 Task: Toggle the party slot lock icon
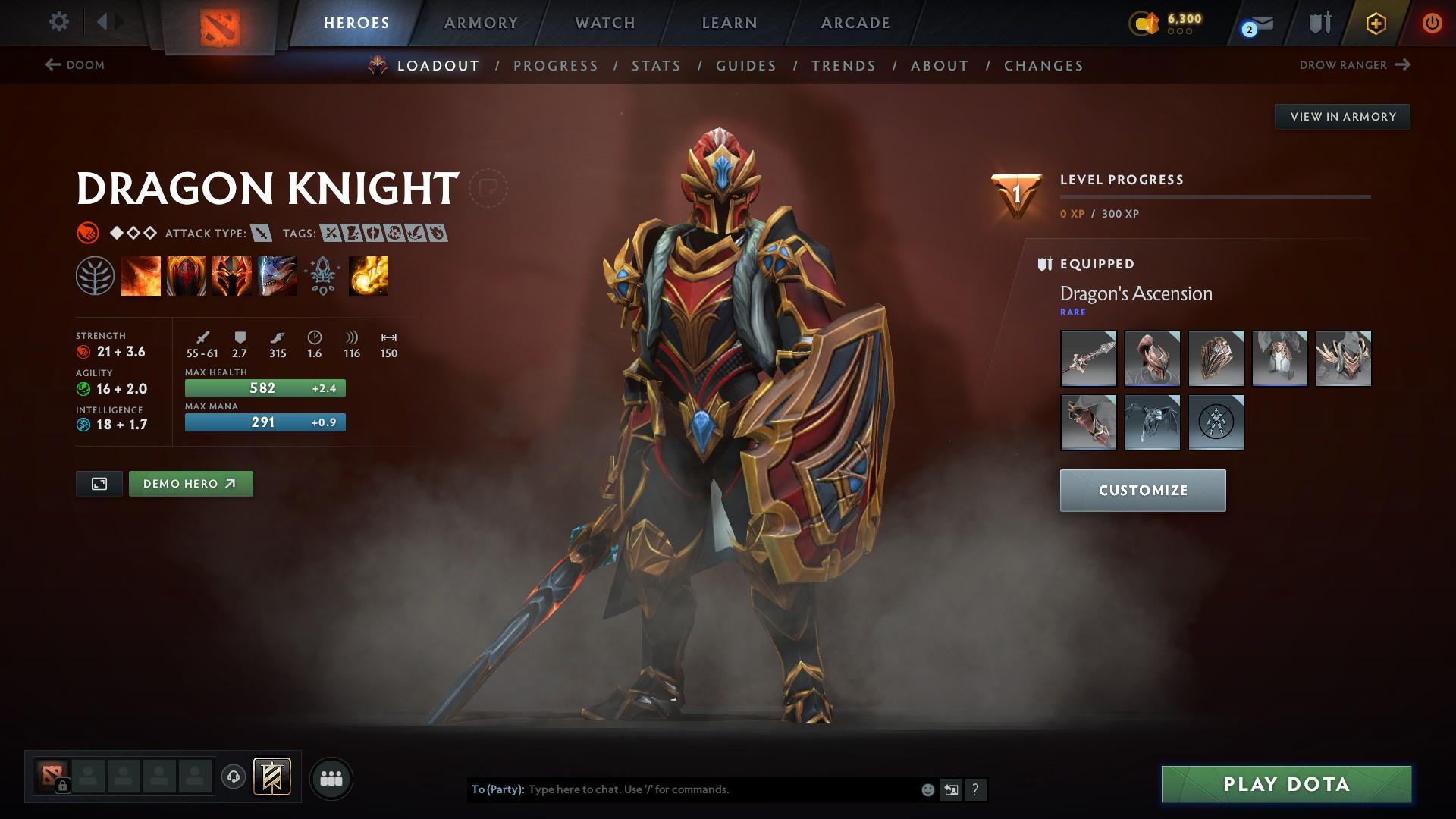click(63, 786)
